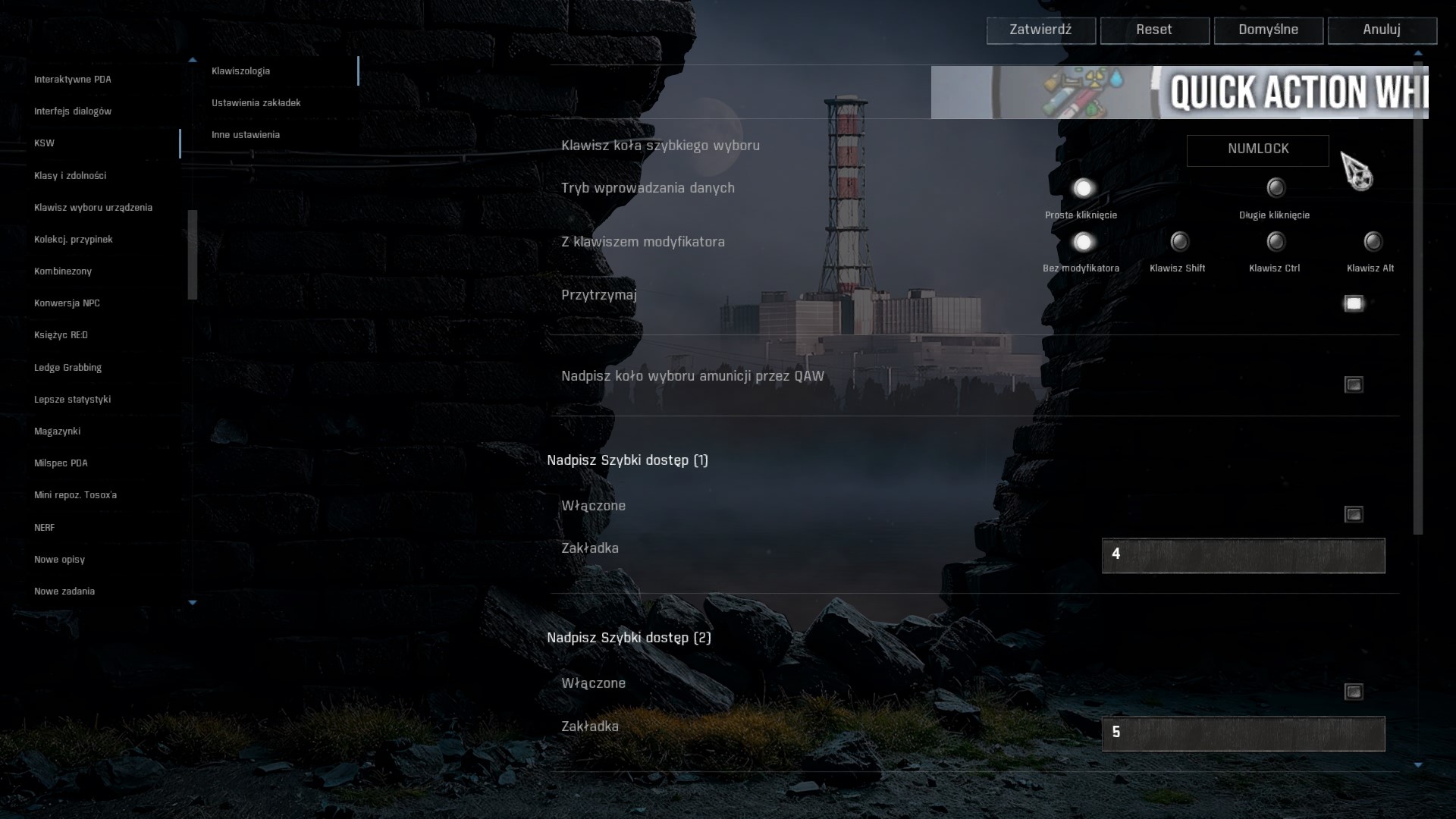The width and height of the screenshot is (1456, 819).
Task: Enable QAW ammo wheel override checkbox
Action: pos(1354,385)
